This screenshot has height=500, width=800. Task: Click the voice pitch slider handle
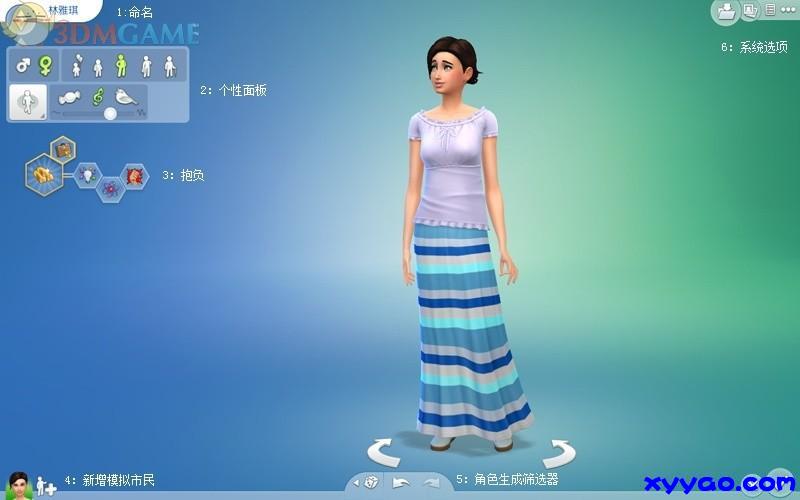[x=110, y=114]
